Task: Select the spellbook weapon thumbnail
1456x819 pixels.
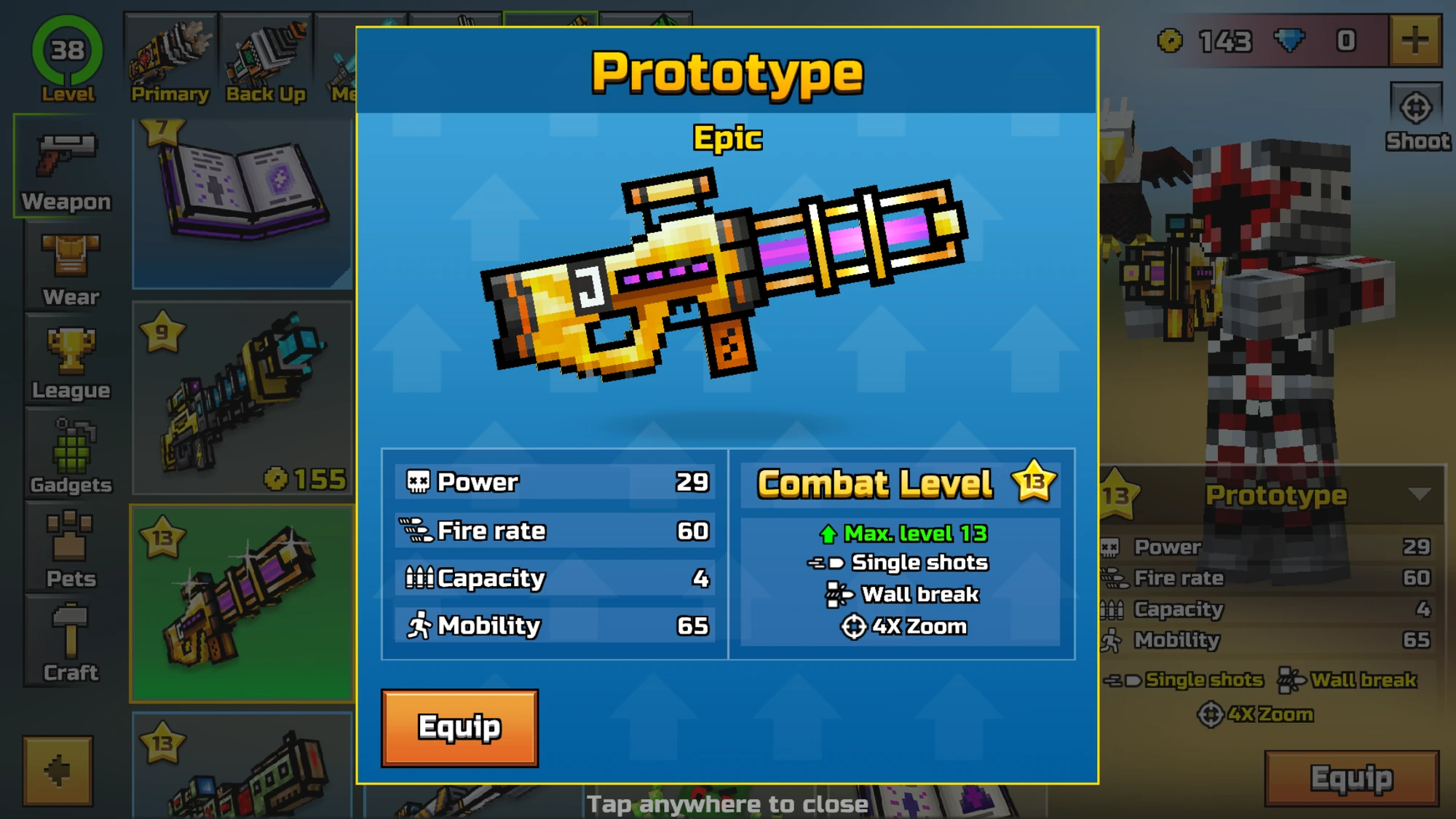Action: (240, 197)
